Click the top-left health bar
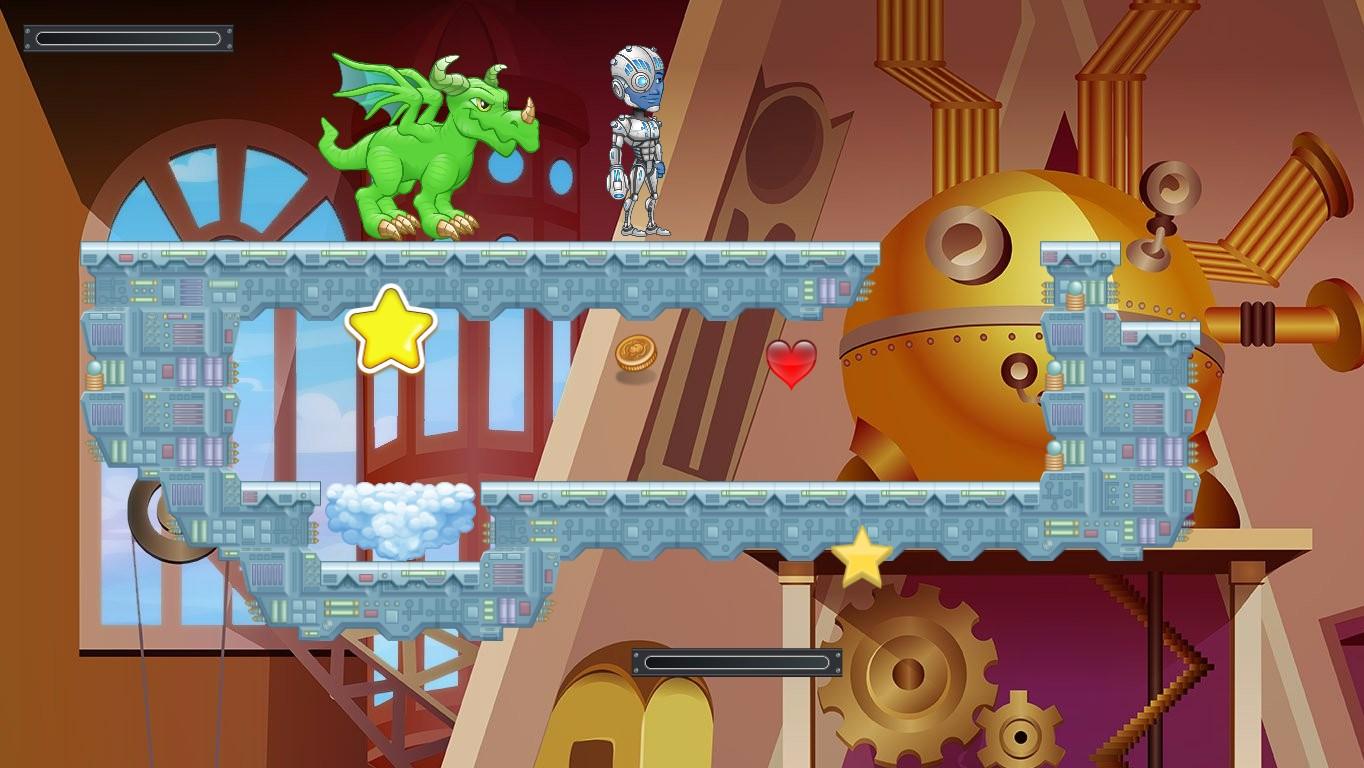This screenshot has width=1364, height=768. click(127, 38)
